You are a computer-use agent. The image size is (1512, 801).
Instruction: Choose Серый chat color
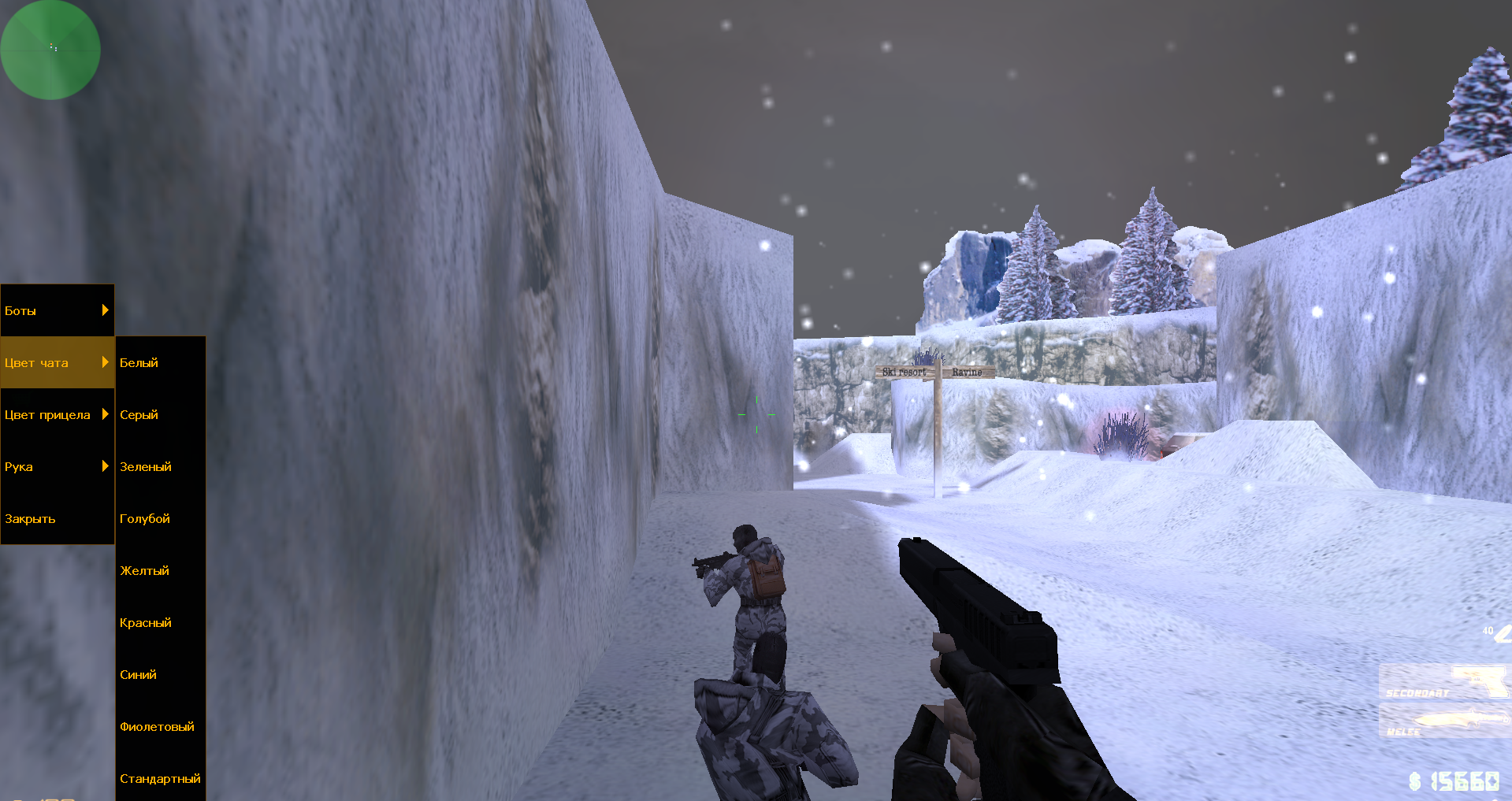[x=160, y=414]
